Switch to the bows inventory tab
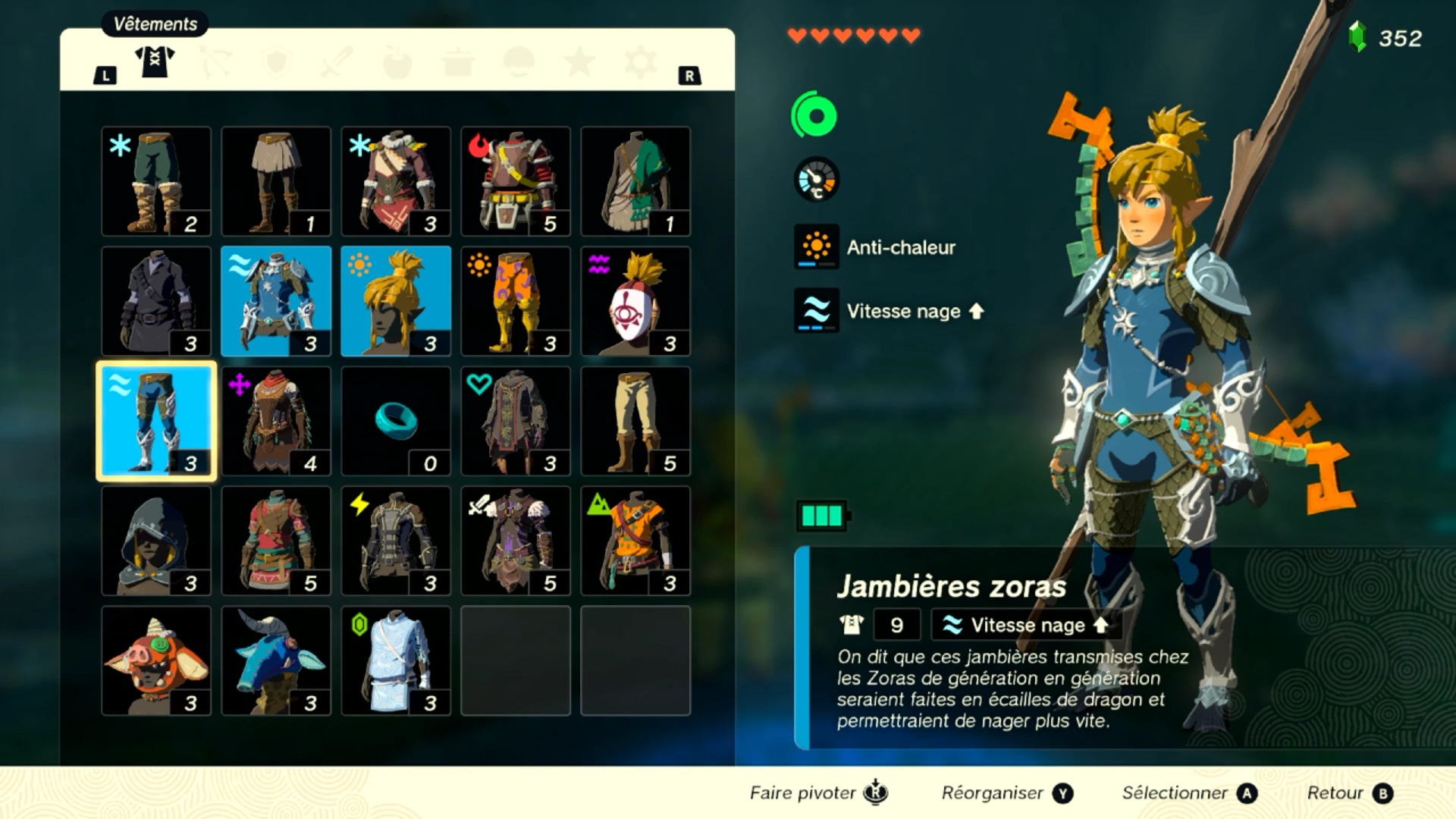Image resolution: width=1456 pixels, height=819 pixels. 215,62
